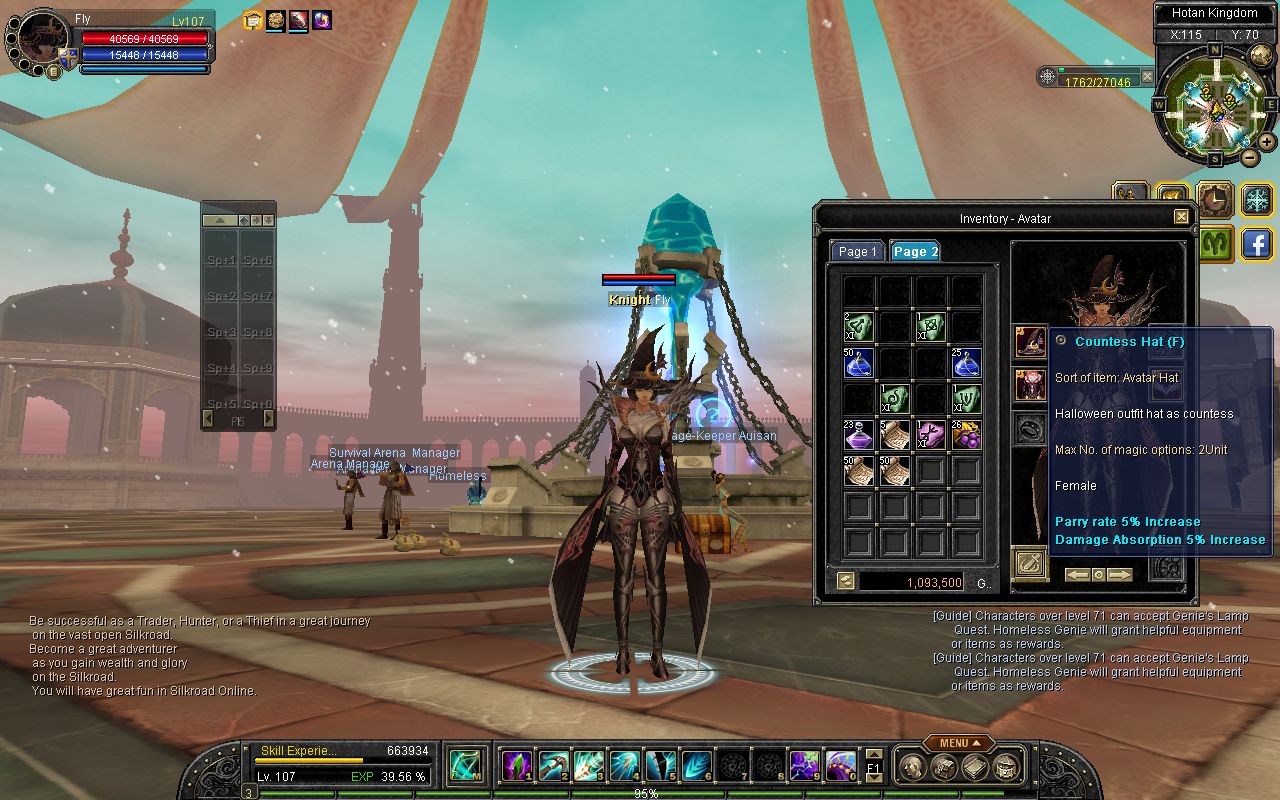Switch to inventory Page 1 tab
This screenshot has height=800, width=1280.
pos(857,252)
